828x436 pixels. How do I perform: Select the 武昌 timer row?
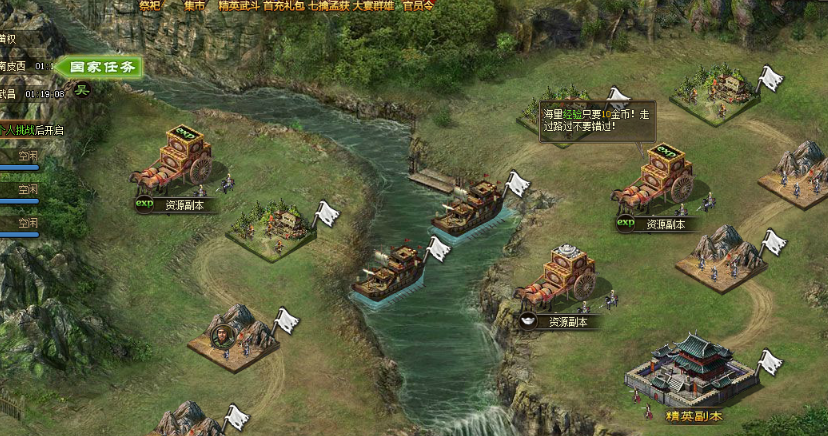coord(30,93)
